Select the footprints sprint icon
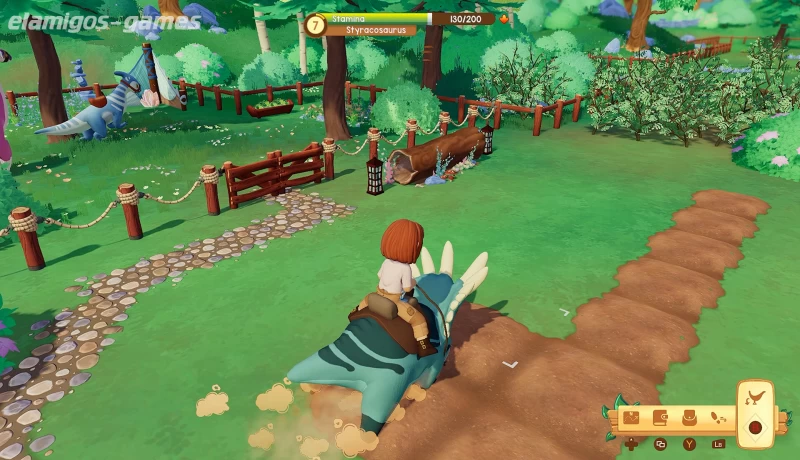The width and height of the screenshot is (800, 460). 717,417
